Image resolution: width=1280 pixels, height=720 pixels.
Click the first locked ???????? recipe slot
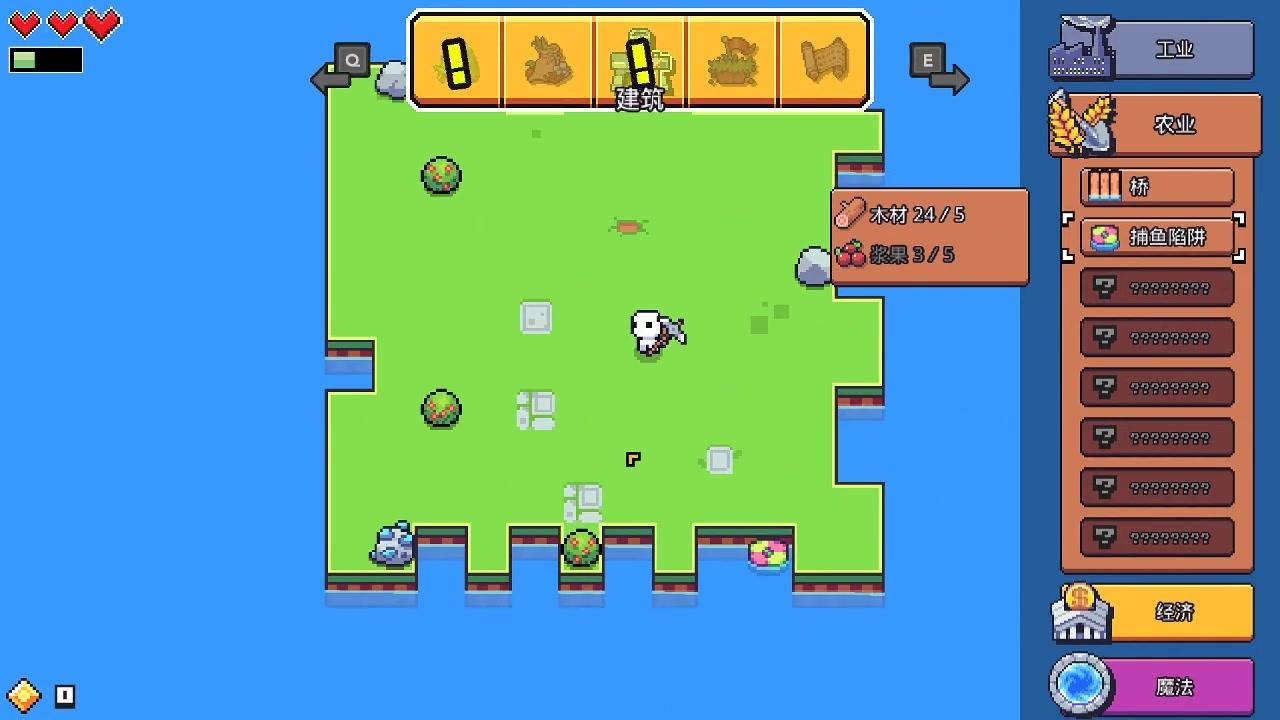click(x=1157, y=287)
